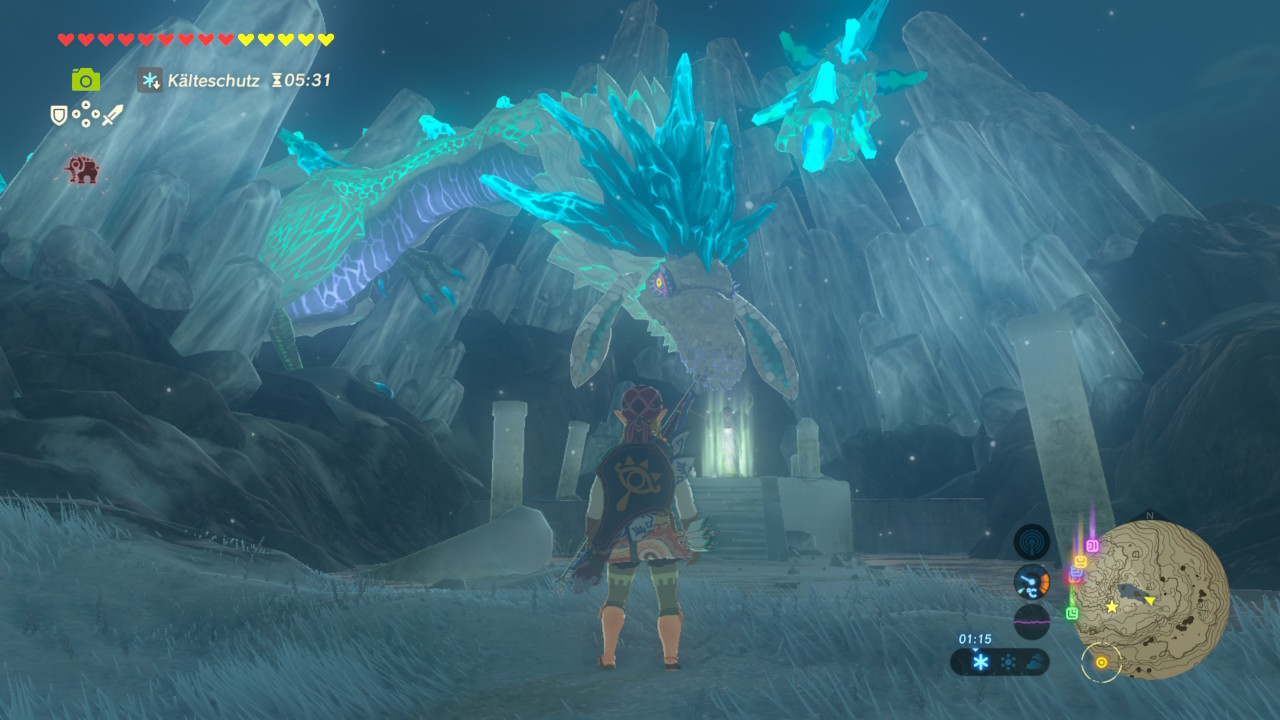The width and height of the screenshot is (1280, 720).
Task: Click the orange ring objective marker on minimap
Action: tap(1101, 662)
